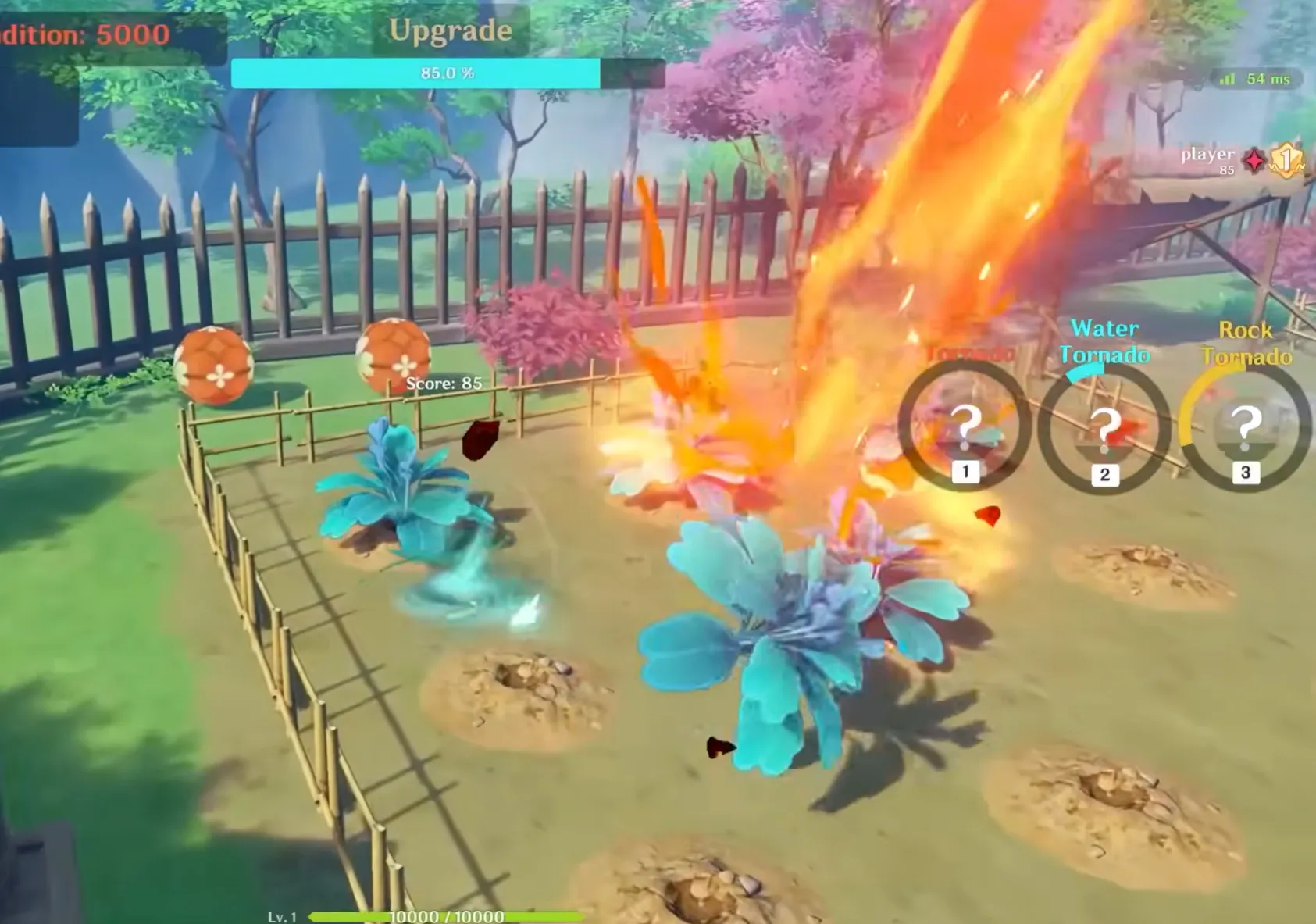1316x924 pixels.
Task: Use the red Tornado skill in slot 1
Action: 965,427
